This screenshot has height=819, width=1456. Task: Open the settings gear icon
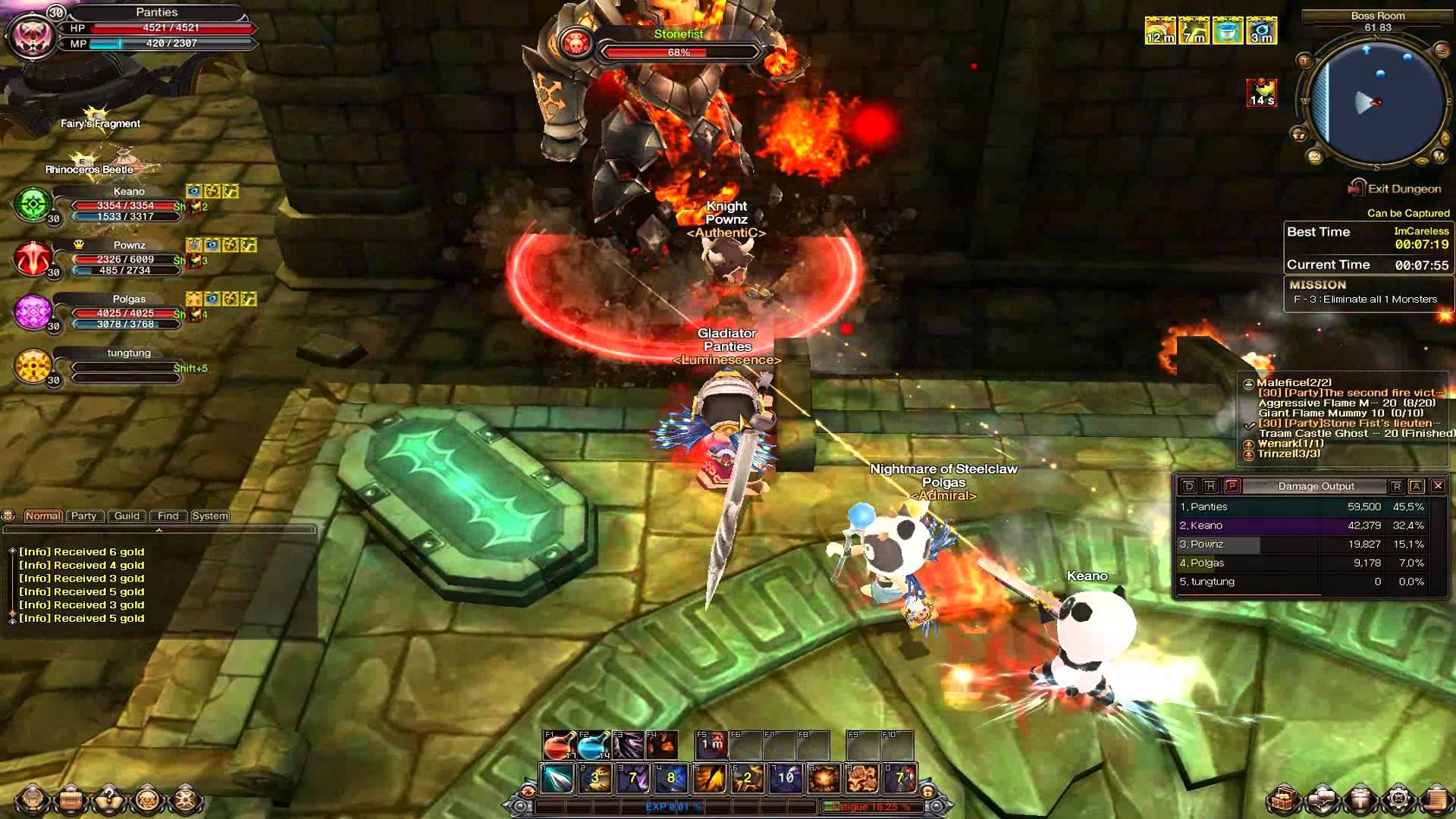pyautogui.click(x=1398, y=799)
